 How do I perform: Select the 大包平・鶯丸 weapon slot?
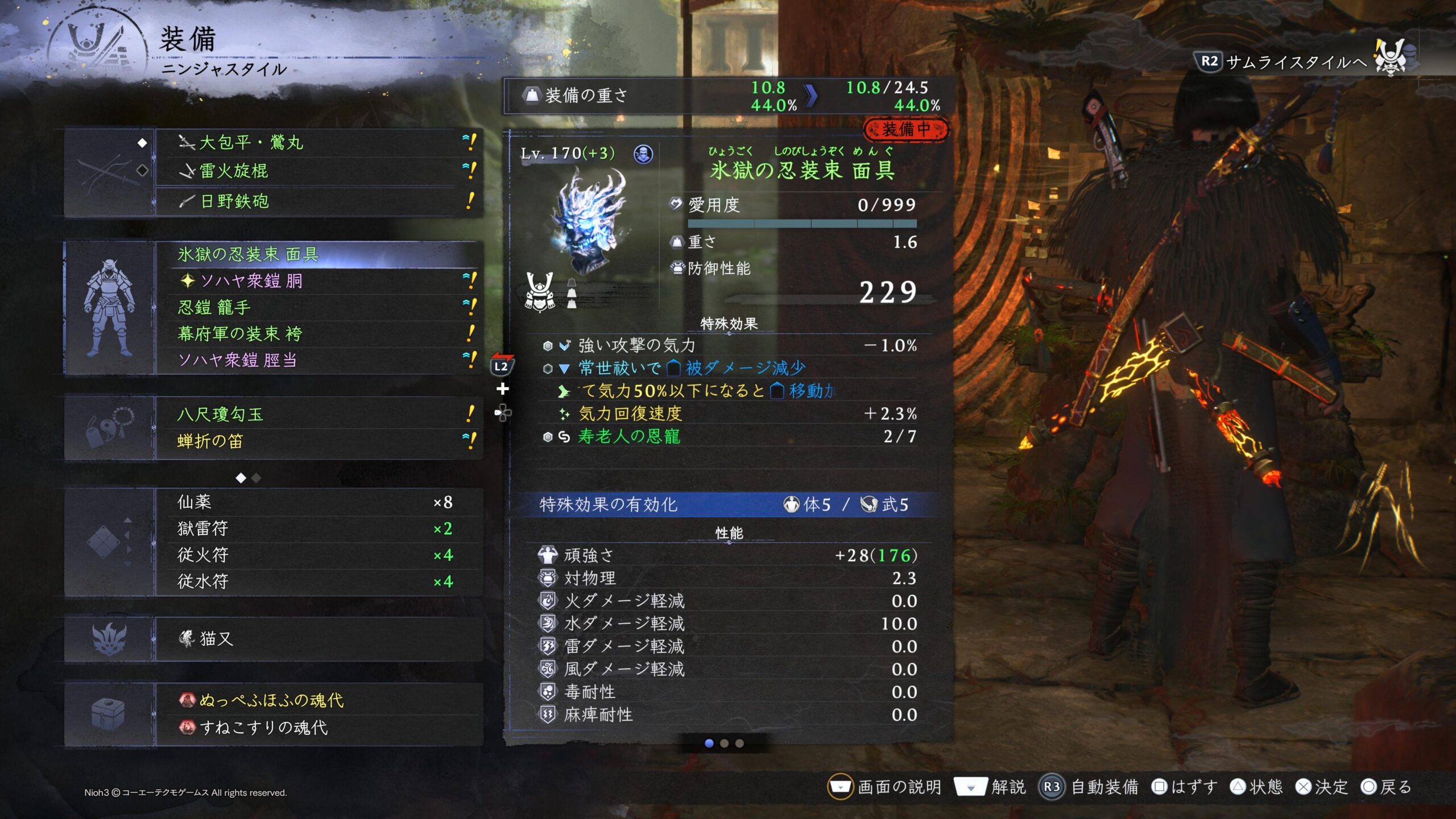318,142
